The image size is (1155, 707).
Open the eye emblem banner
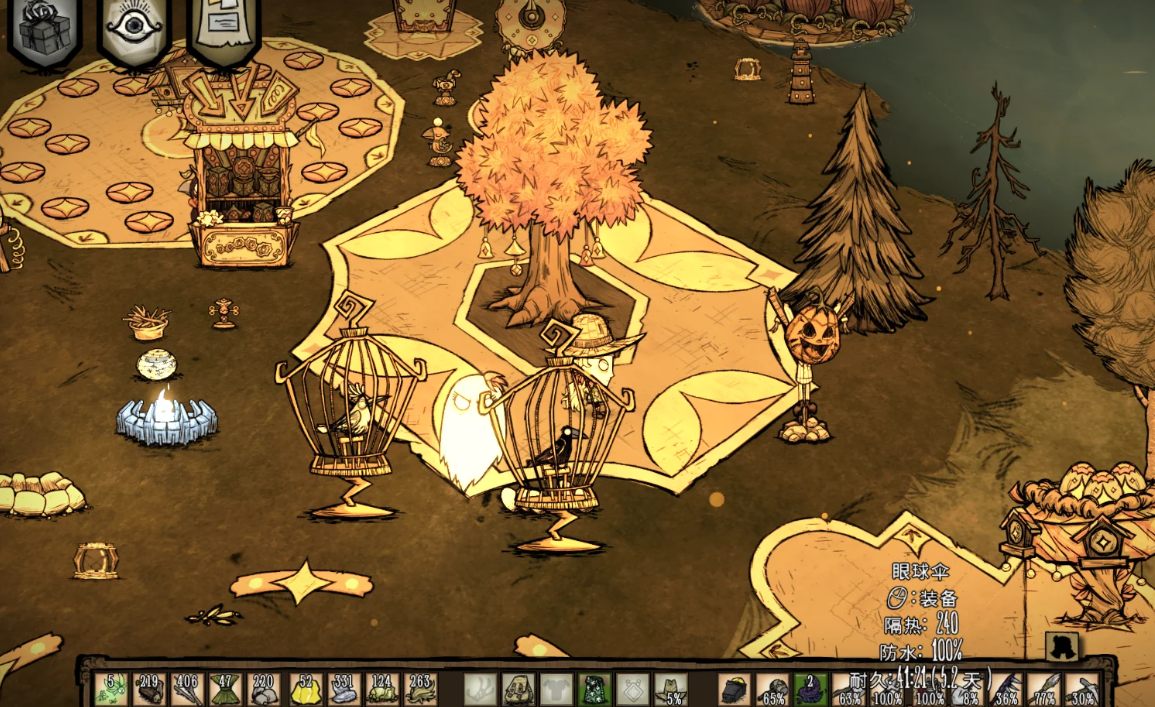[x=134, y=30]
